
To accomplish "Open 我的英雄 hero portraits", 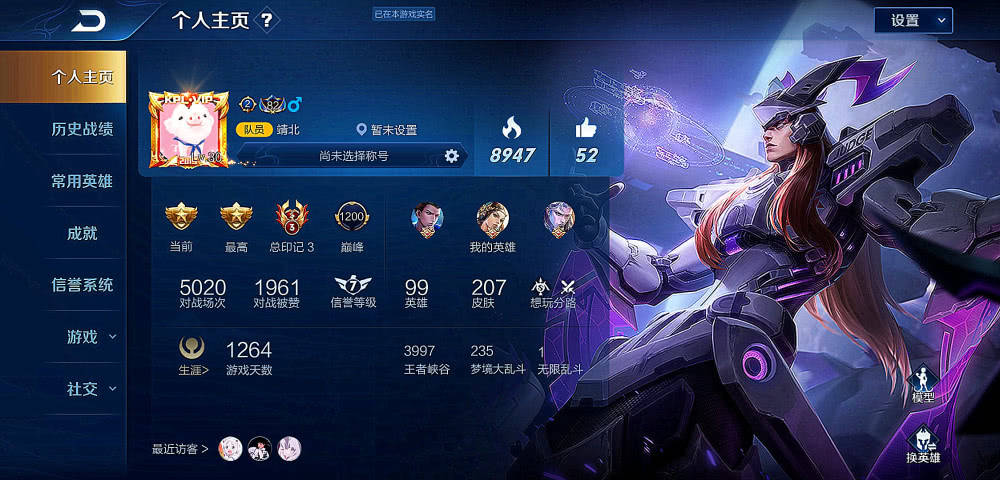I will (492, 226).
